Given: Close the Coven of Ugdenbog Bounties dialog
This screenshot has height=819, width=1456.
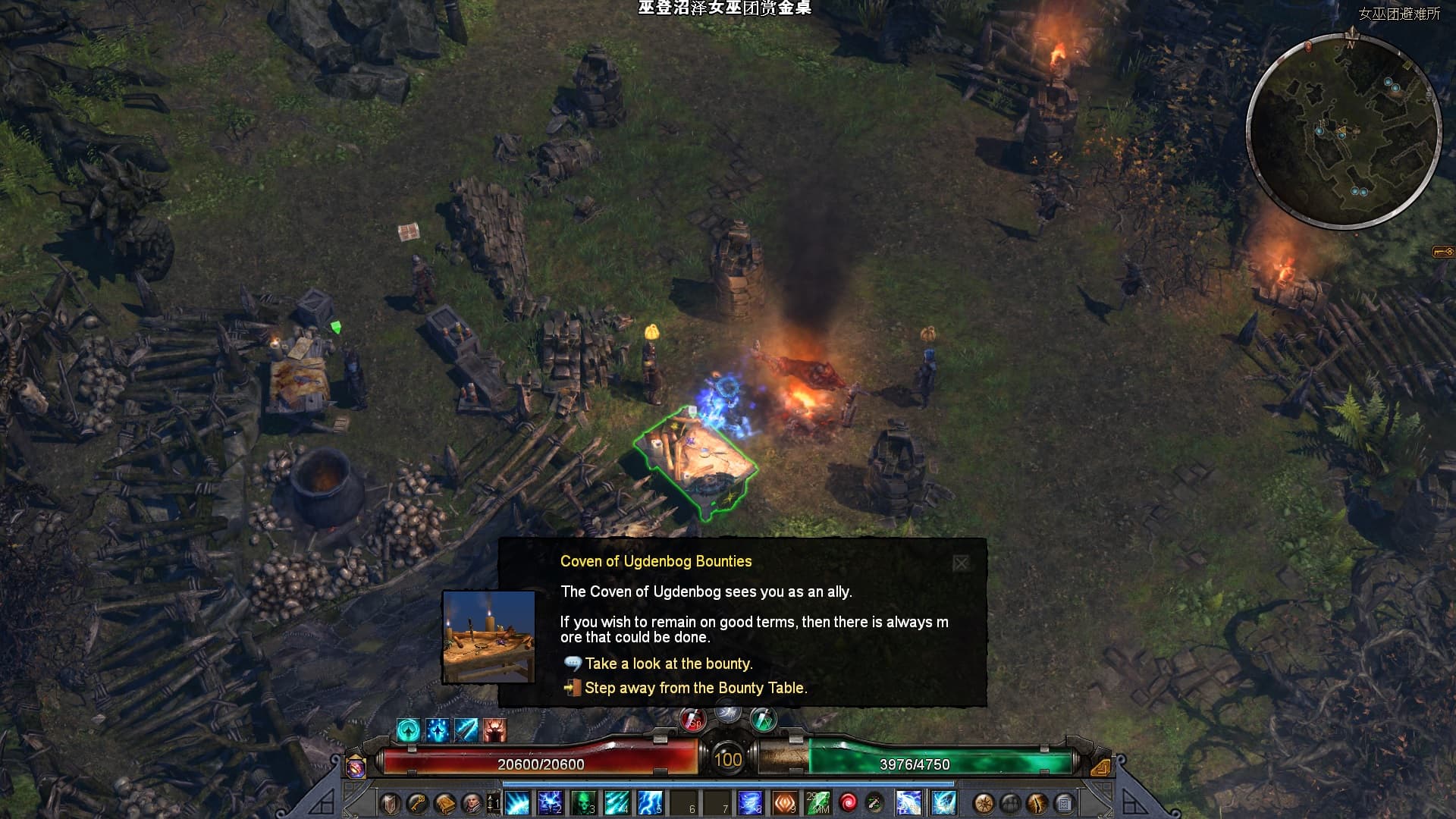Looking at the screenshot, I should point(961,563).
